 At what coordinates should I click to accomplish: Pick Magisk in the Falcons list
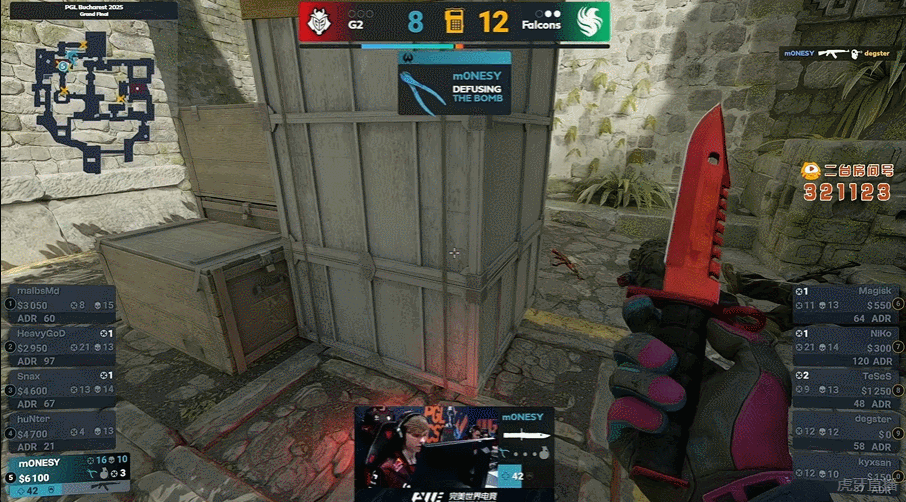845,304
